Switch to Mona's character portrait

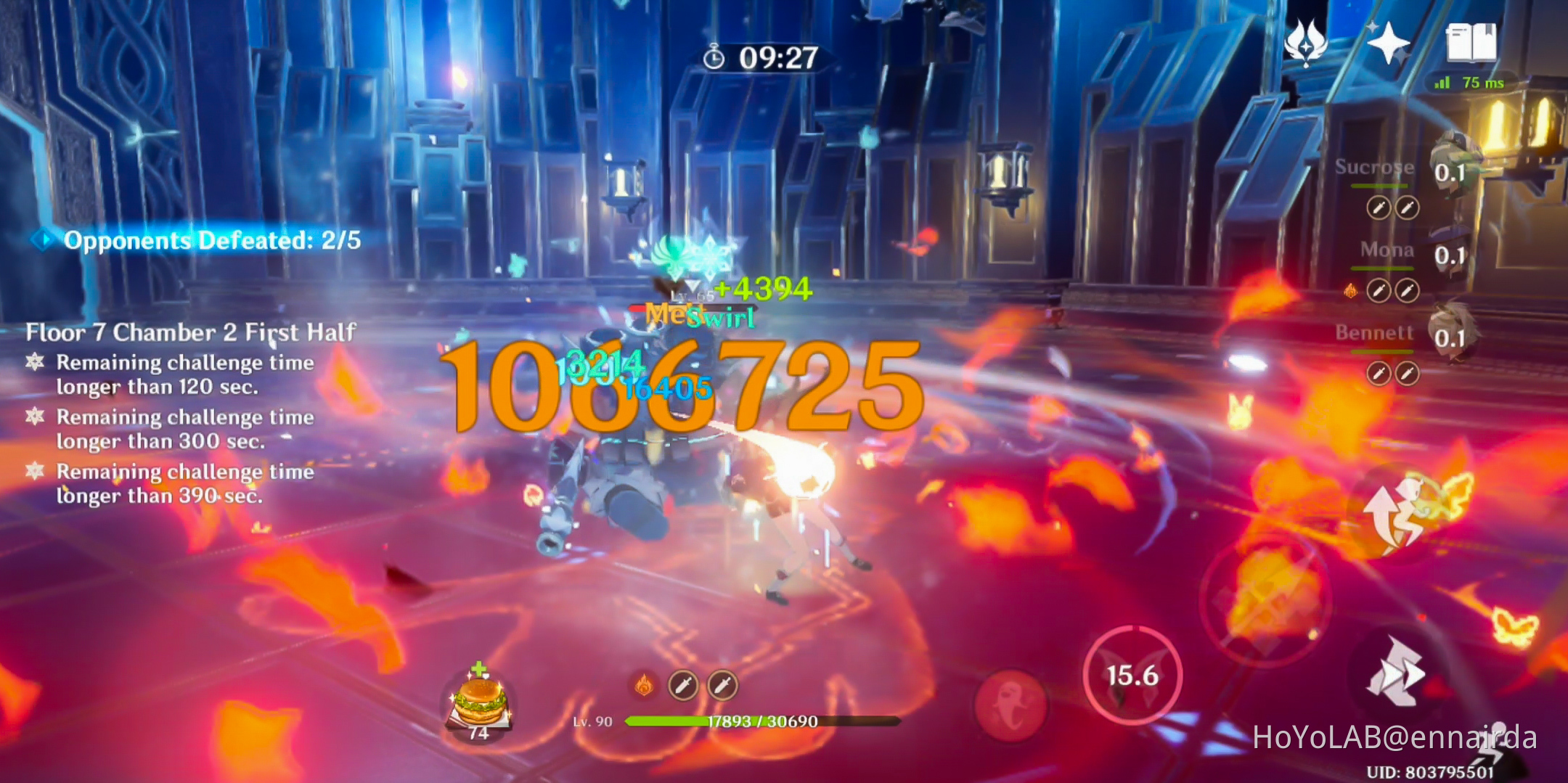(1449, 253)
